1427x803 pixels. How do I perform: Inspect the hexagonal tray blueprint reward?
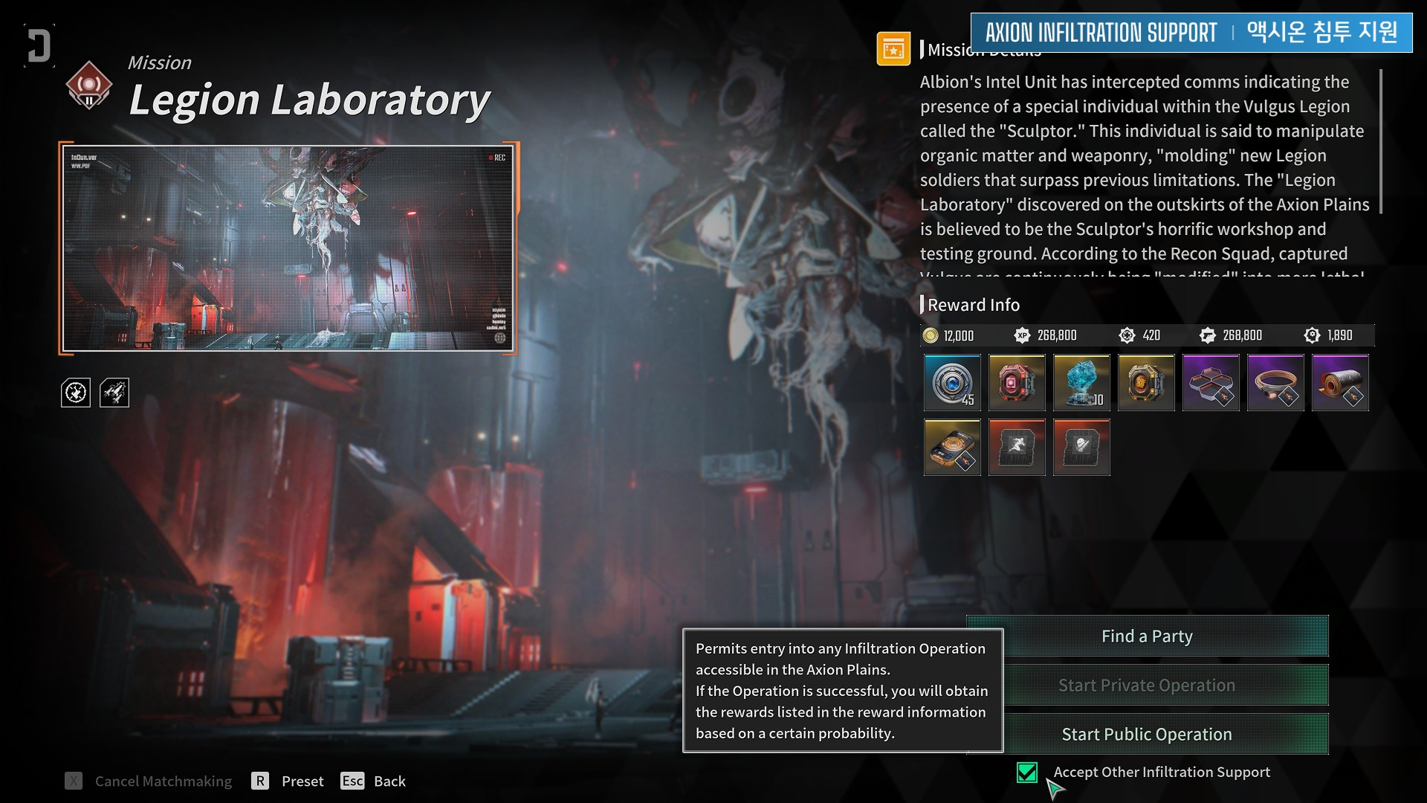tap(1211, 382)
